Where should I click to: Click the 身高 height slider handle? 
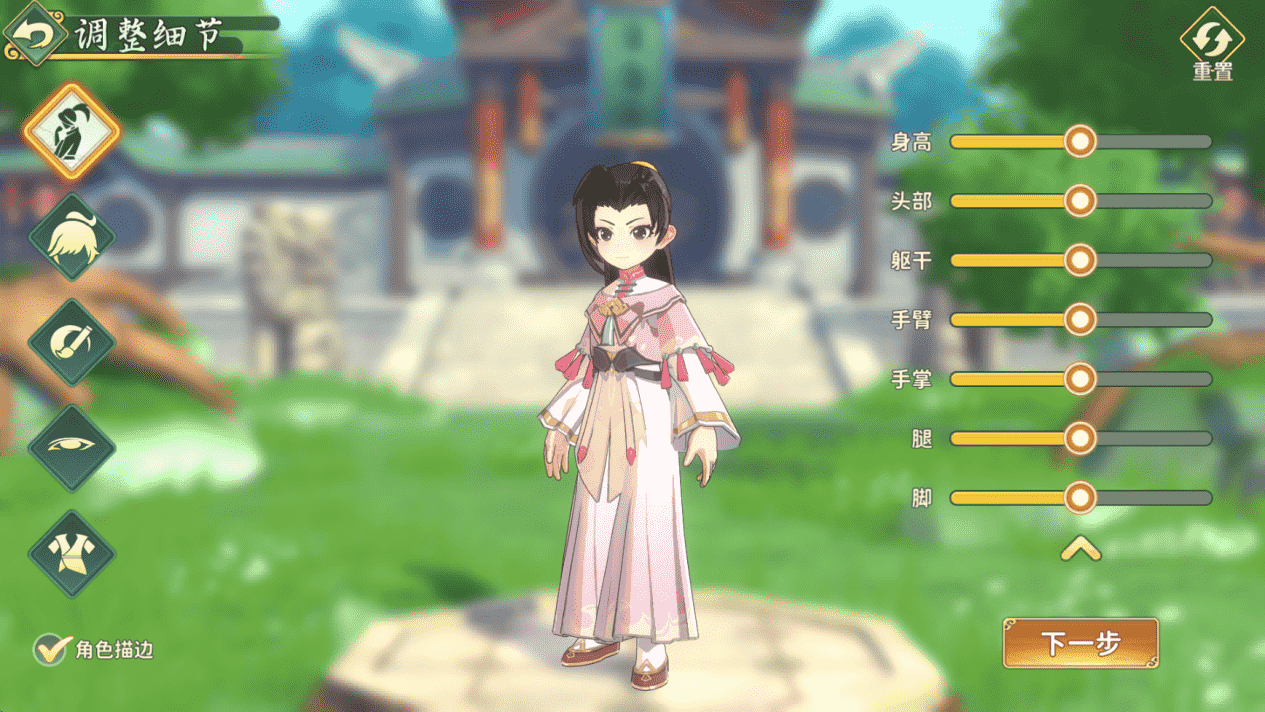point(1080,142)
